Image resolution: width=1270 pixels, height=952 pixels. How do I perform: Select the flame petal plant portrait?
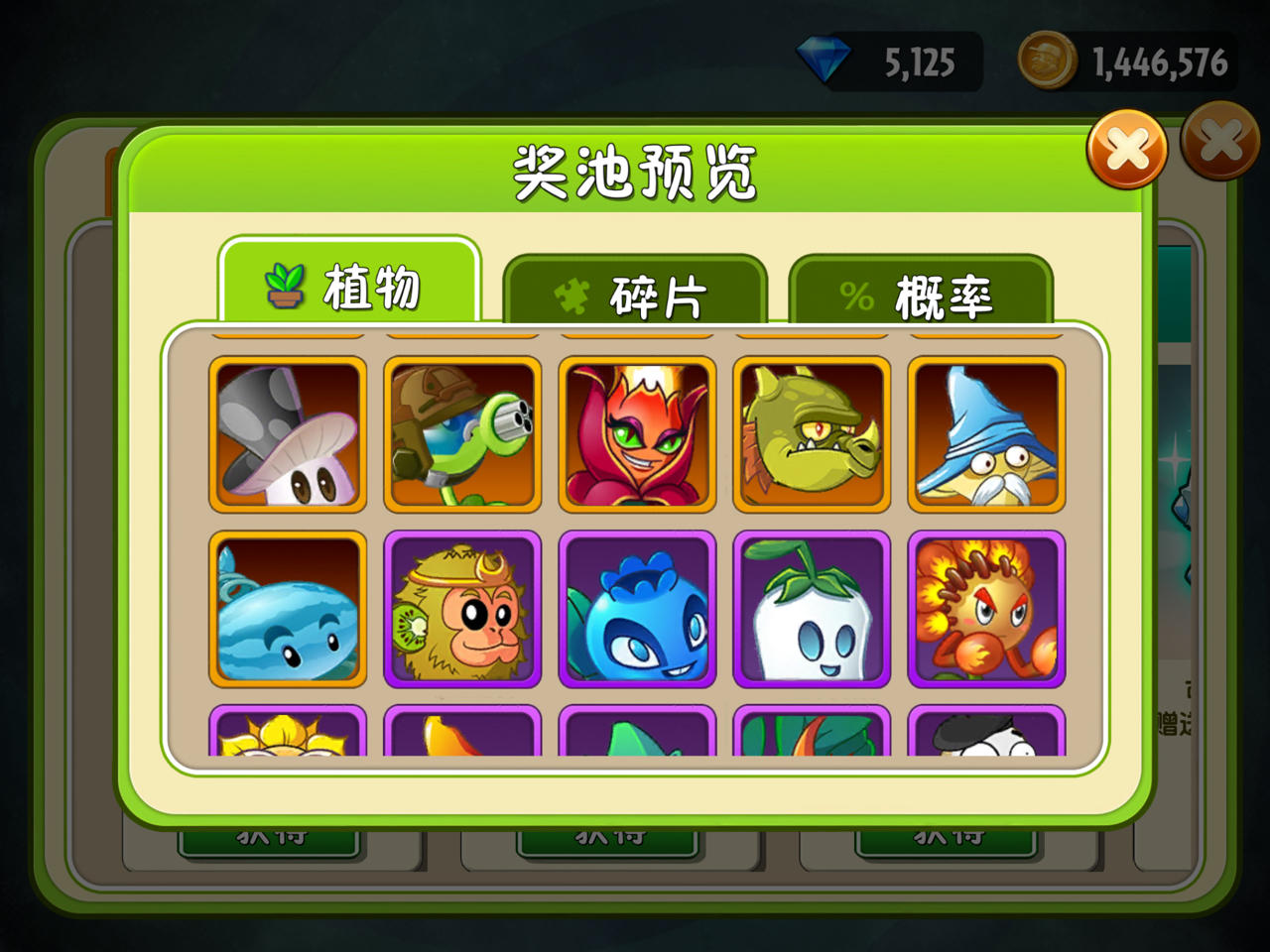636,436
